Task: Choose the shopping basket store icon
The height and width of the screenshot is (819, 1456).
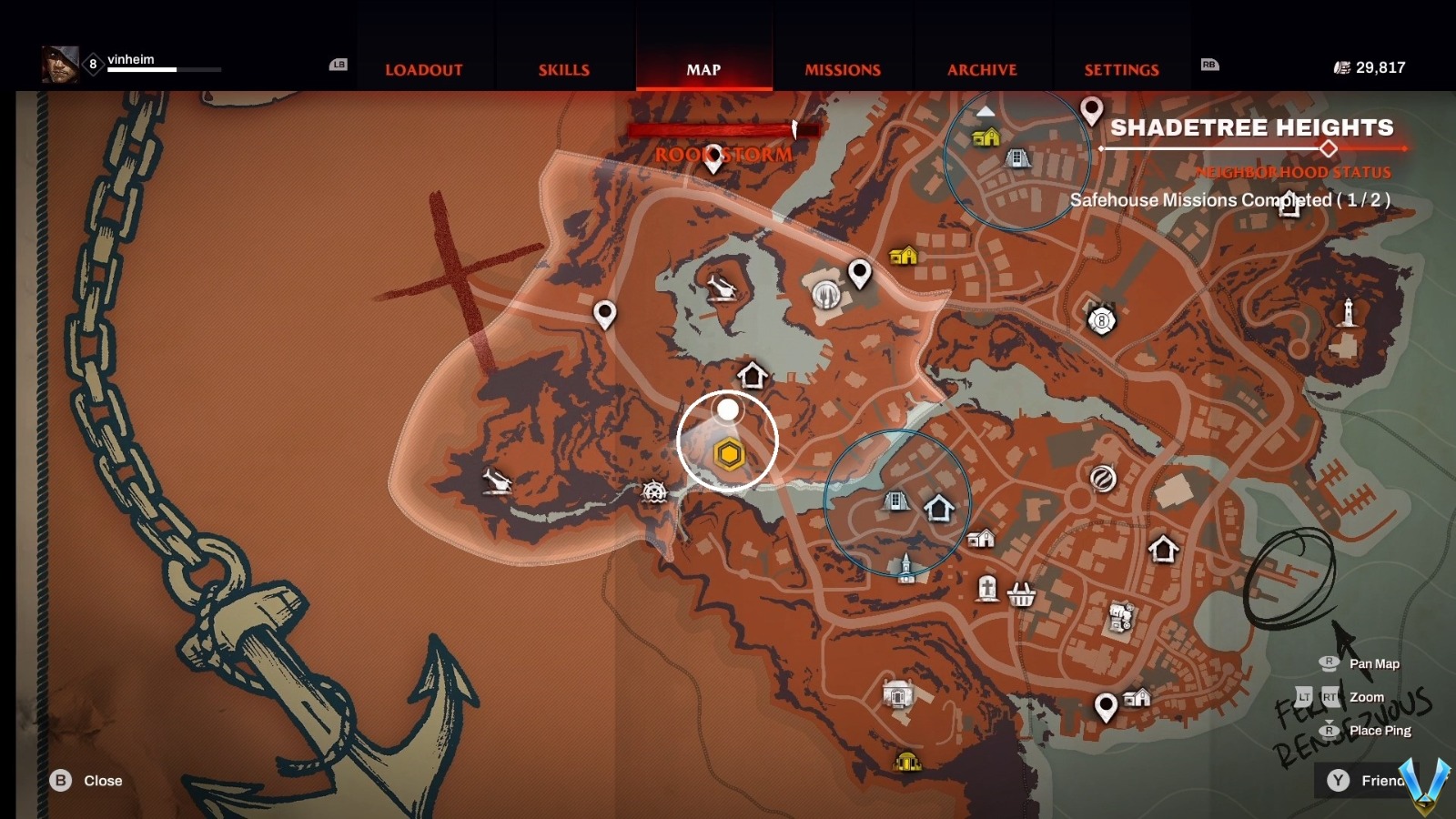Action: pyautogui.click(x=1022, y=594)
